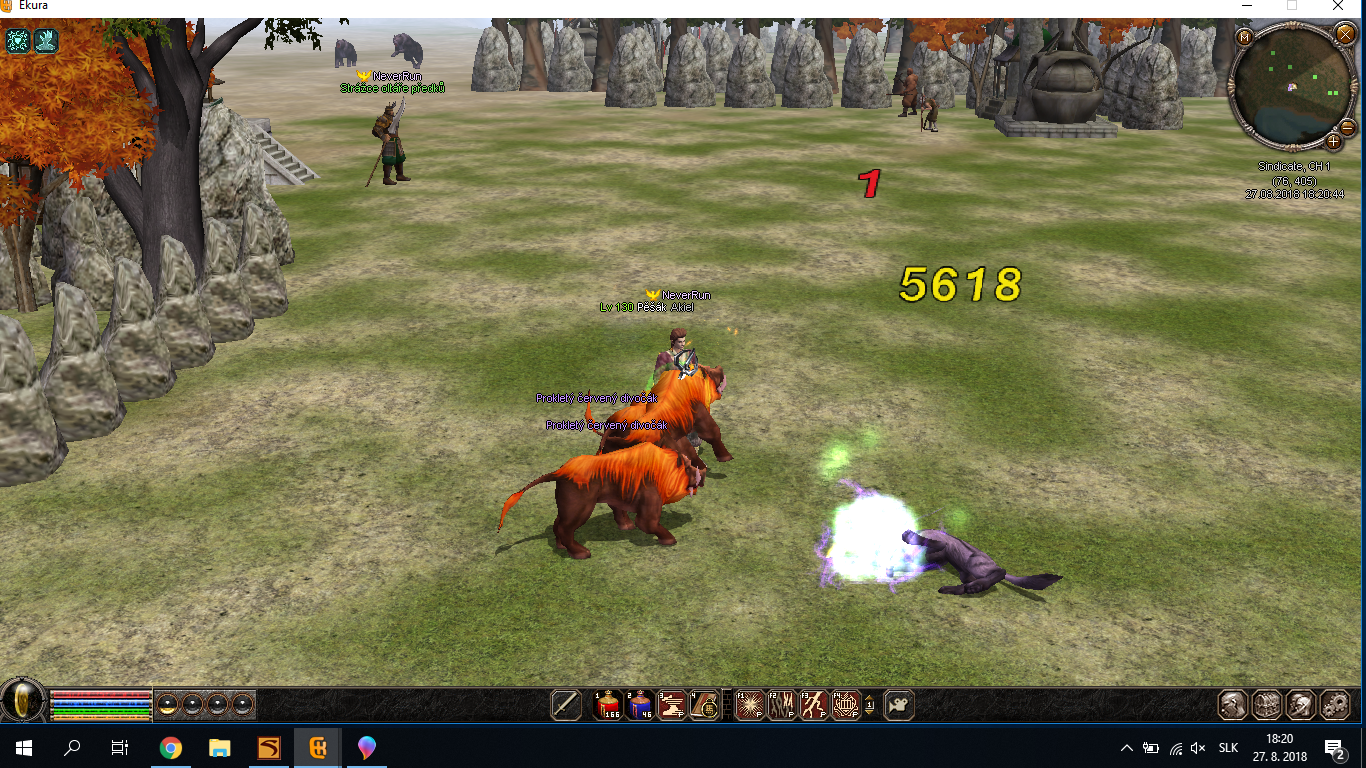Drink the blue mana potion in slot 2

[639, 705]
